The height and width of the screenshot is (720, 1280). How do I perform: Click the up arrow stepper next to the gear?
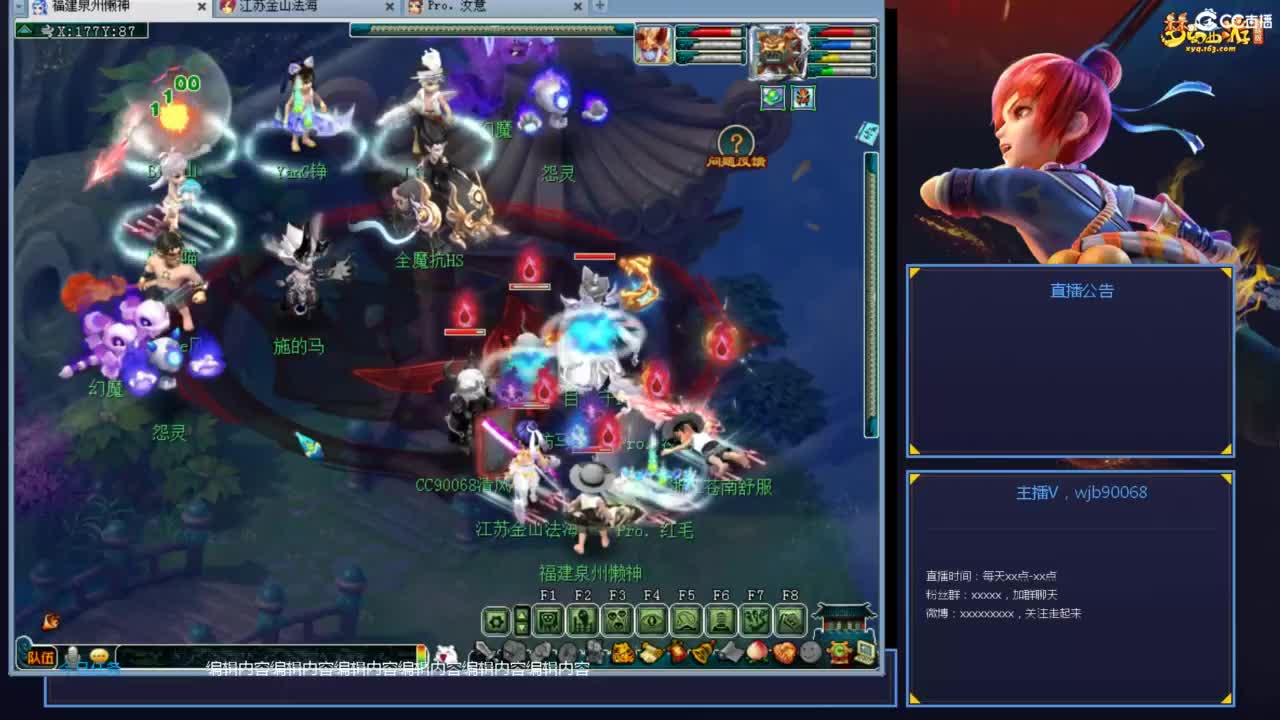click(522, 616)
